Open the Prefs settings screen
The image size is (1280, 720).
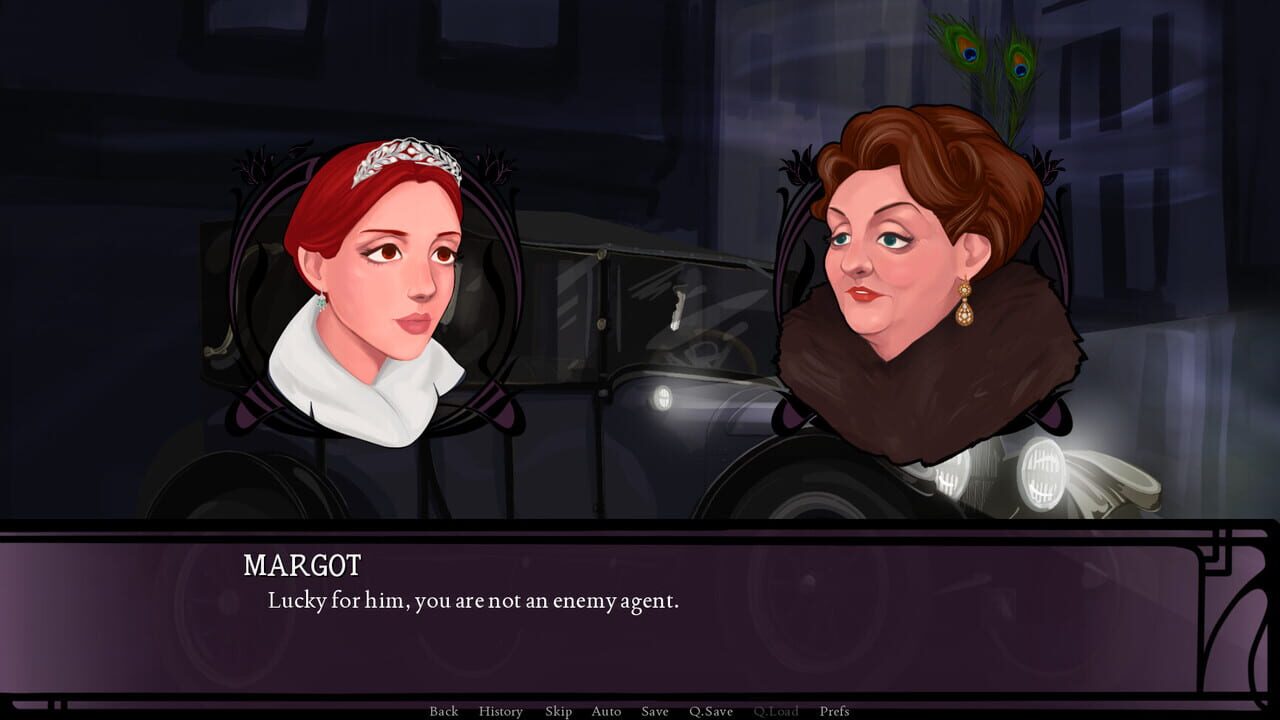834,711
